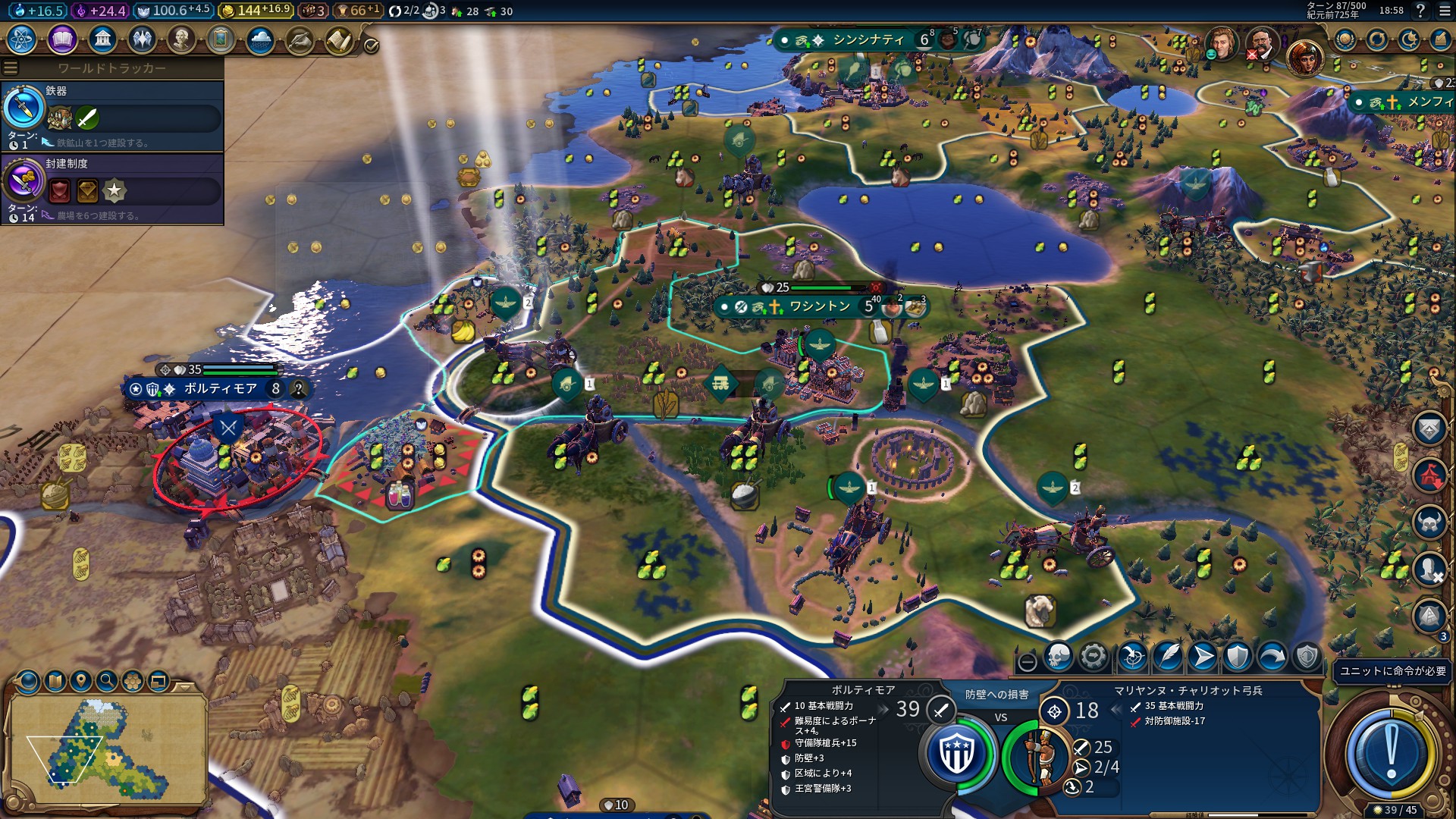
Task: Choose the skull delete-unit action
Action: click(1058, 657)
